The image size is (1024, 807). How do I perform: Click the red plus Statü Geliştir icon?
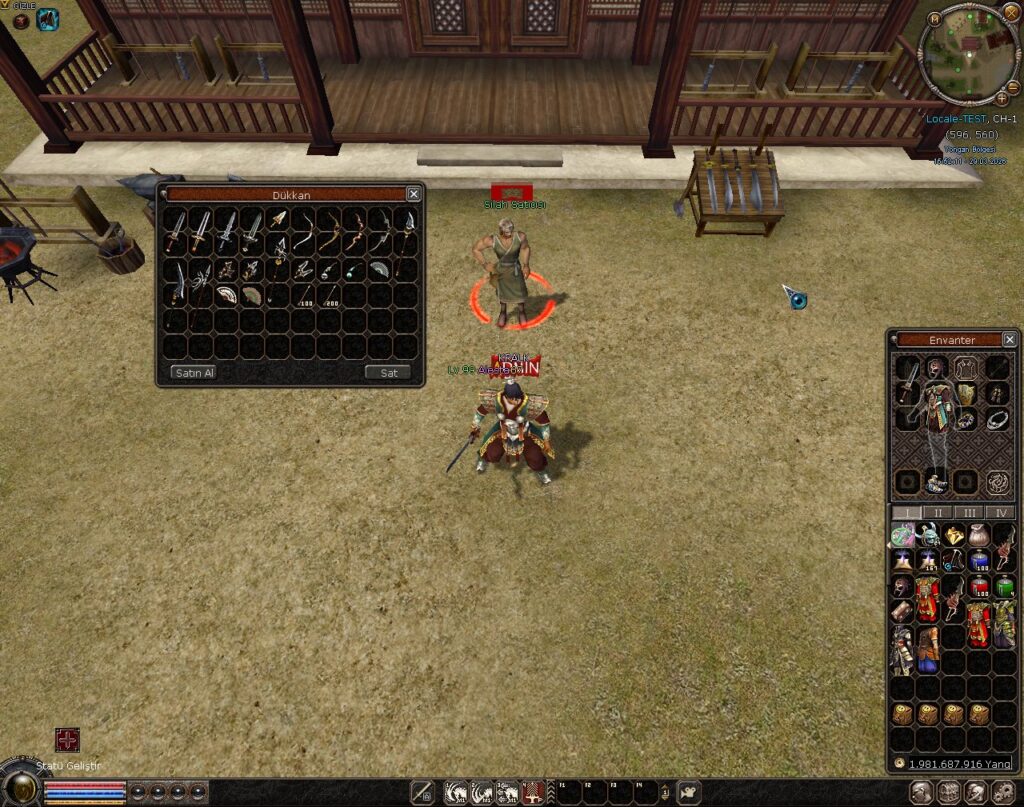coord(67,740)
